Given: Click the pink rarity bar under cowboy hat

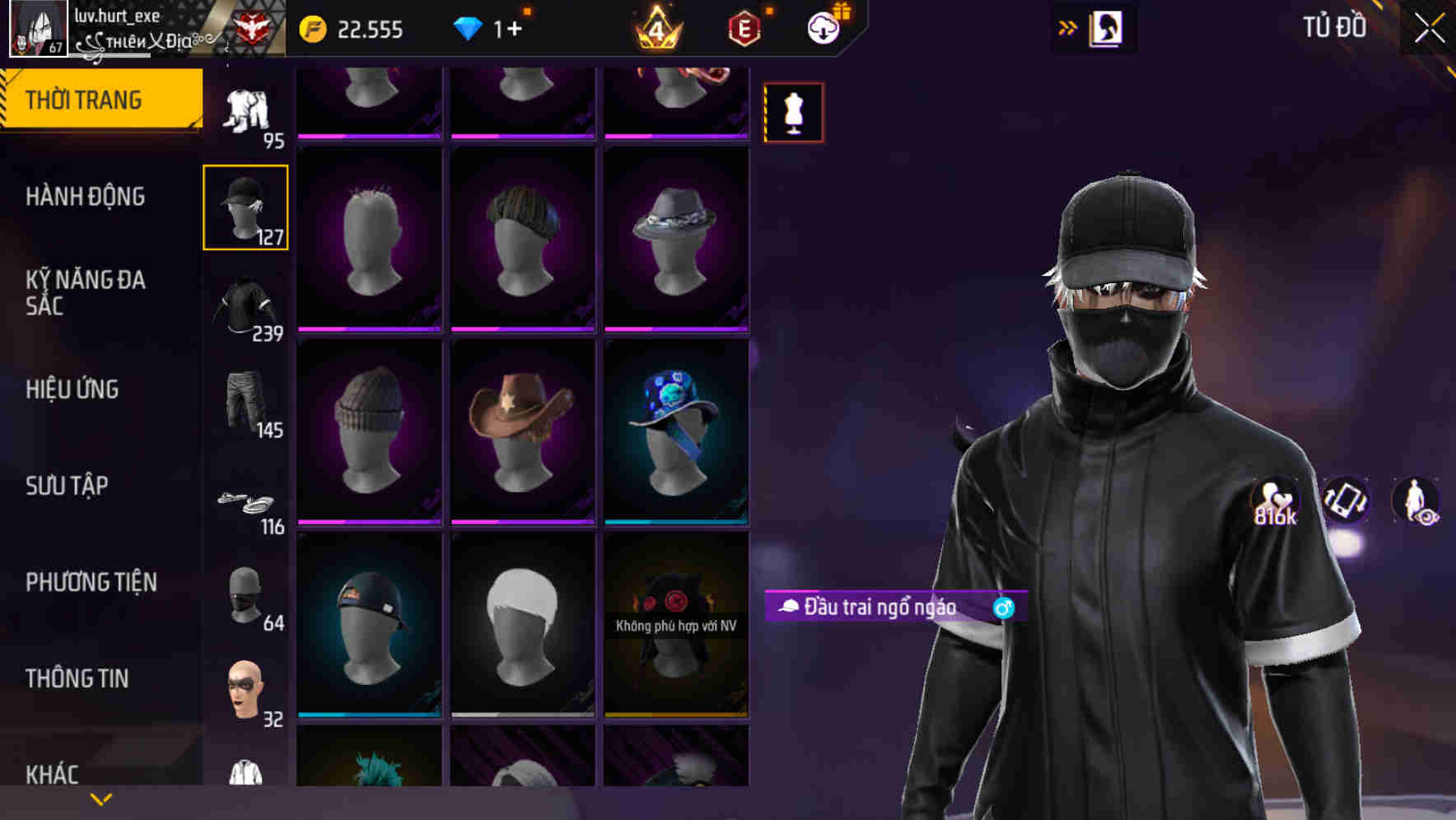Looking at the screenshot, I should click(x=523, y=521).
